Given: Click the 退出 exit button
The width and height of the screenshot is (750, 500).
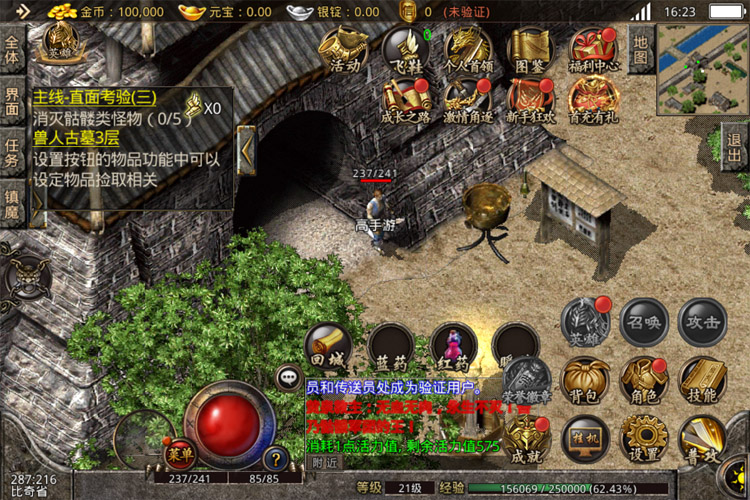Looking at the screenshot, I should click(735, 148).
